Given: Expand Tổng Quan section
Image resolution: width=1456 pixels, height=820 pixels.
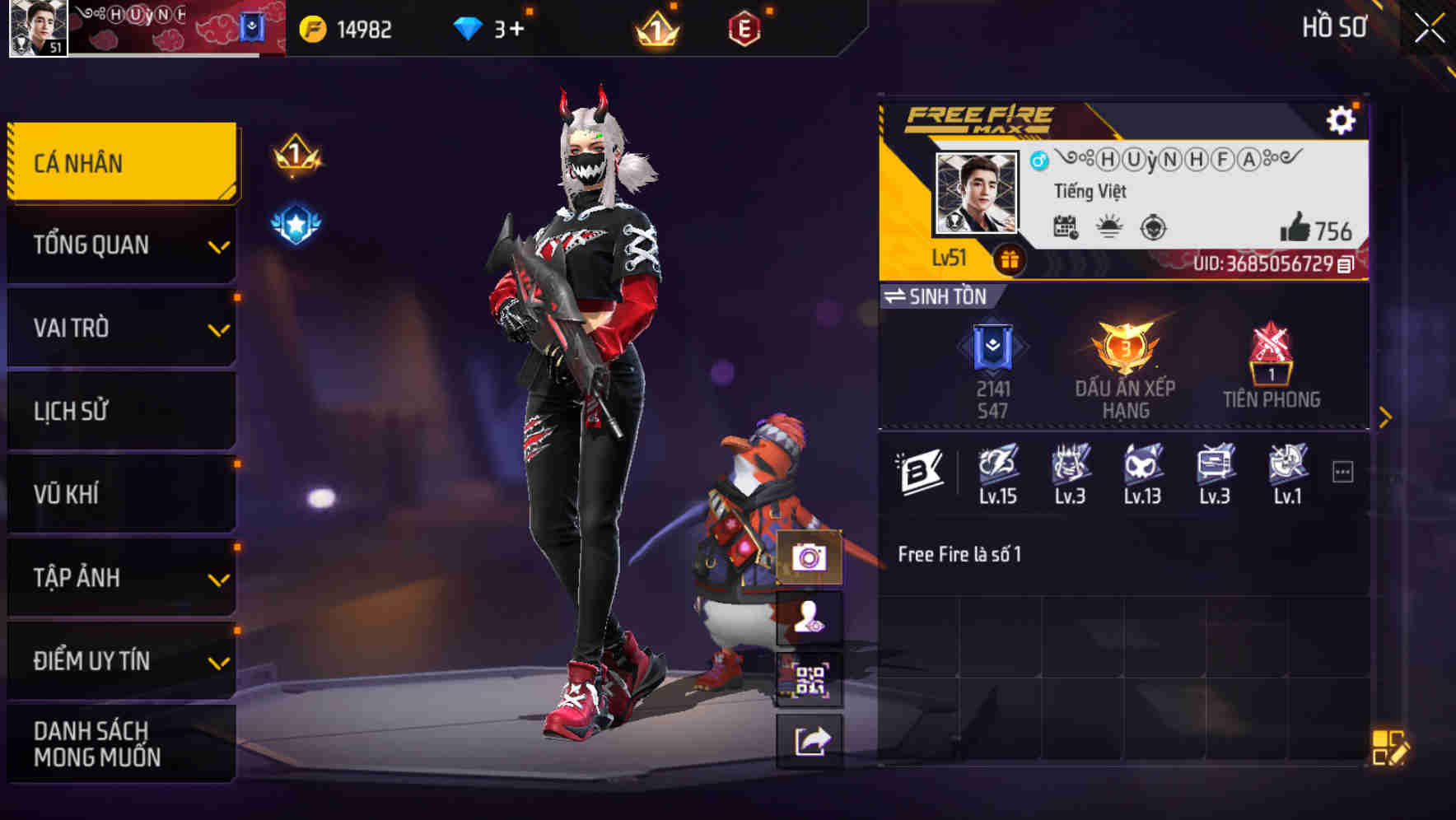Looking at the screenshot, I should 119,245.
